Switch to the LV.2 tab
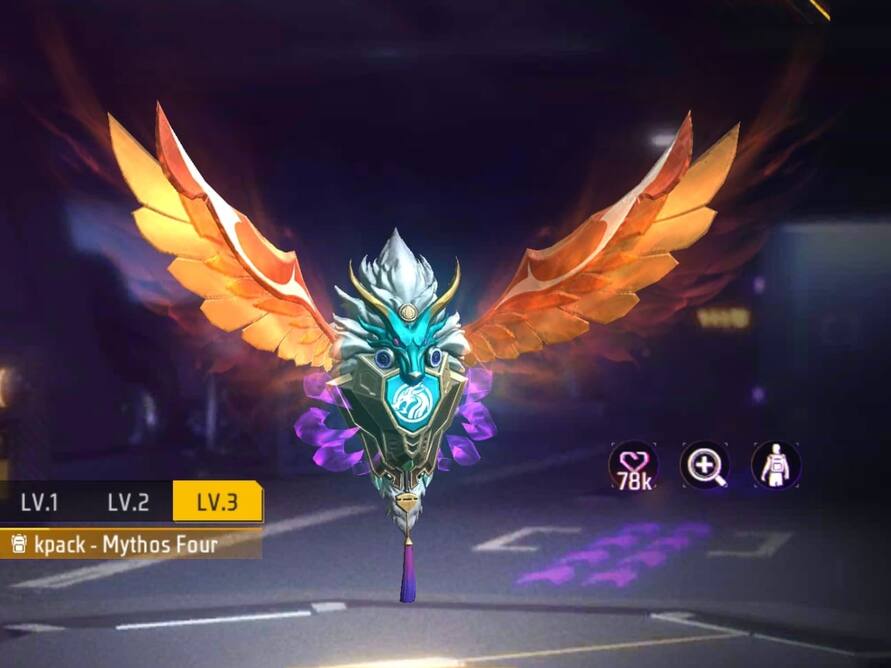 [x=128, y=502]
